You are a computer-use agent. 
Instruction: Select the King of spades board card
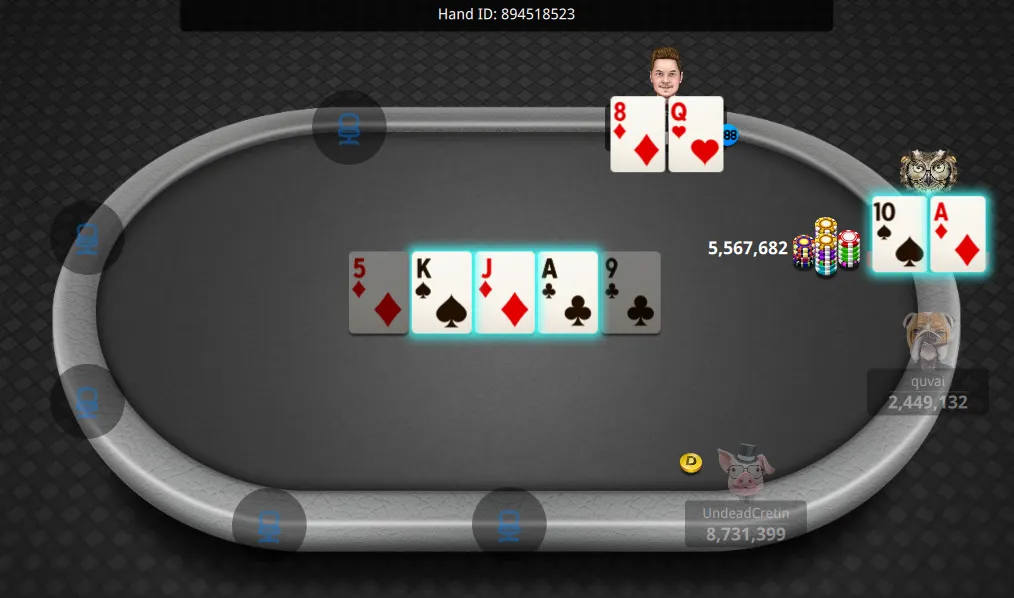[441, 292]
